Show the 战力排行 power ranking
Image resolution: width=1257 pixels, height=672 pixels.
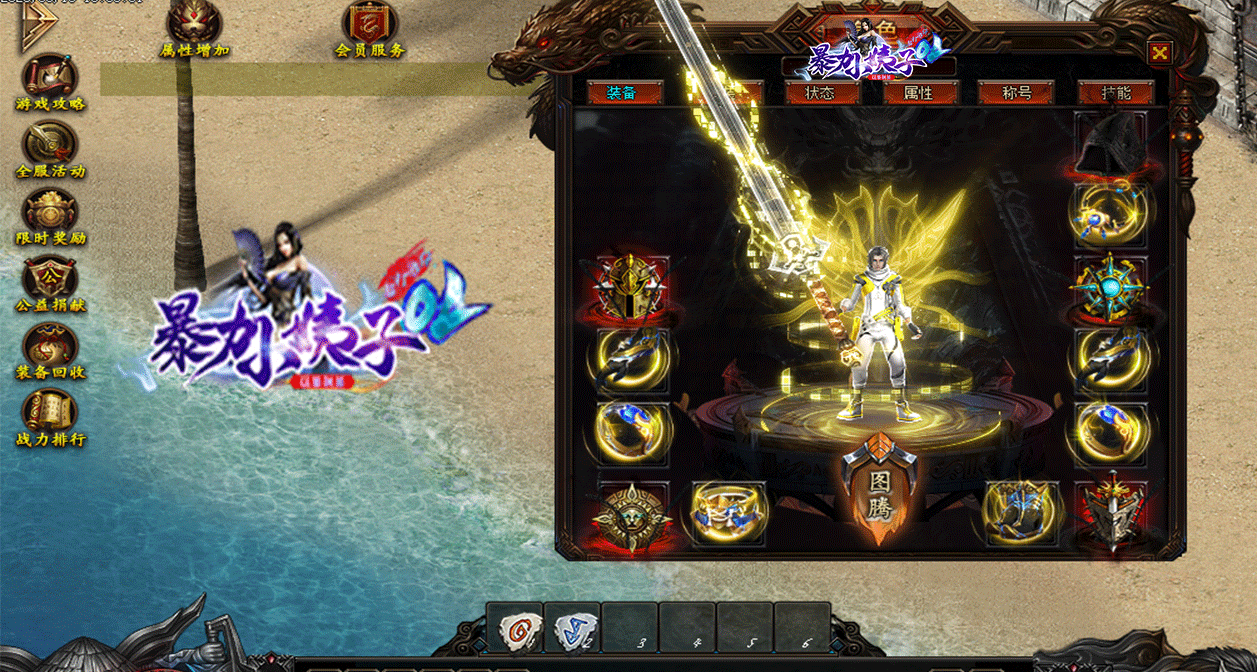click(x=50, y=418)
